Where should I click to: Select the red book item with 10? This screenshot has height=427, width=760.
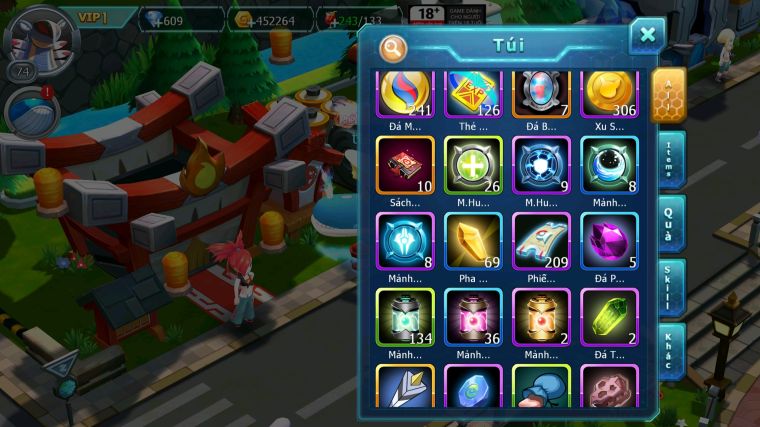(x=405, y=165)
